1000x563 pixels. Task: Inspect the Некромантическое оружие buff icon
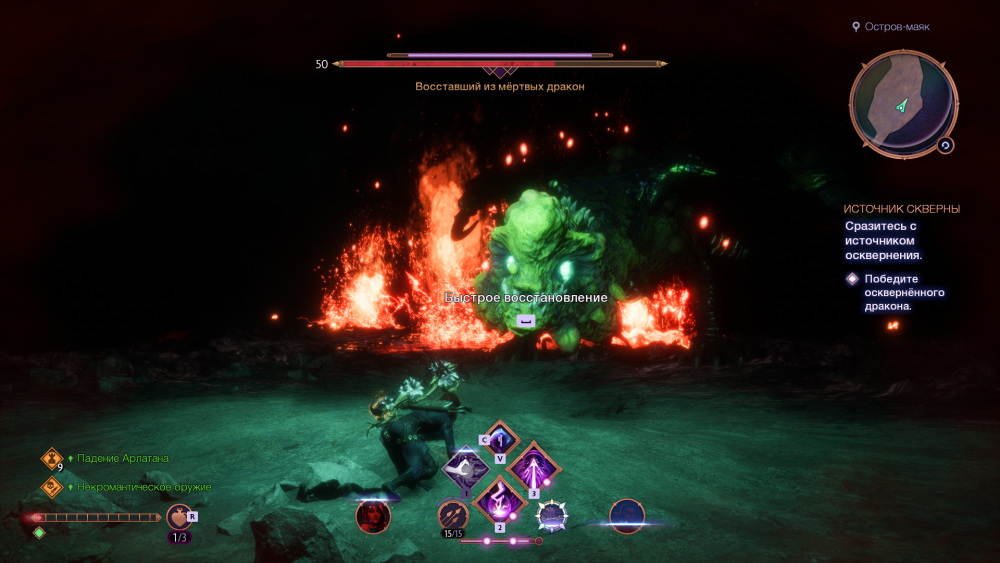click(x=52, y=487)
